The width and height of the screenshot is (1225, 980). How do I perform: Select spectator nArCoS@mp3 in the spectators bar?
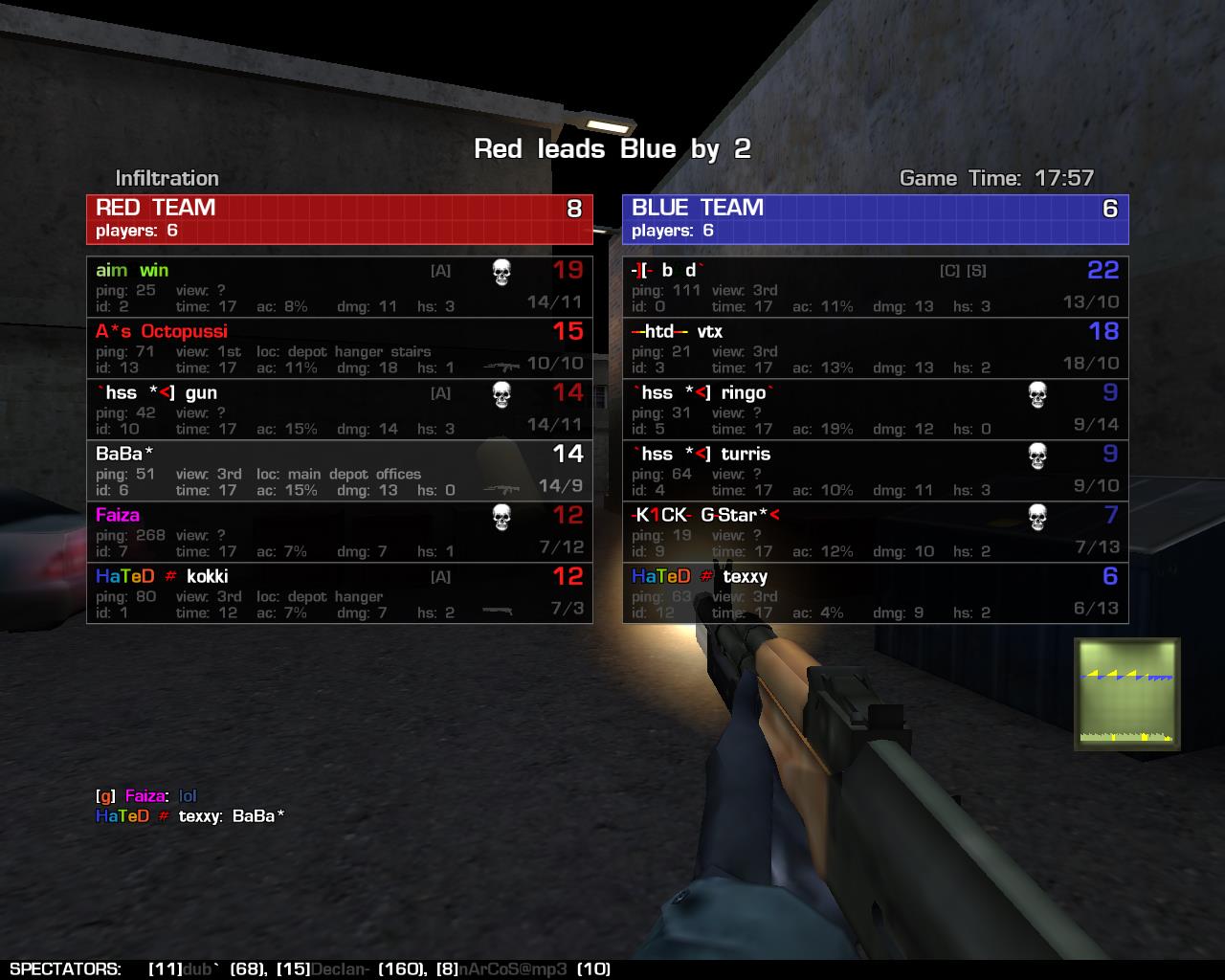pos(513,969)
